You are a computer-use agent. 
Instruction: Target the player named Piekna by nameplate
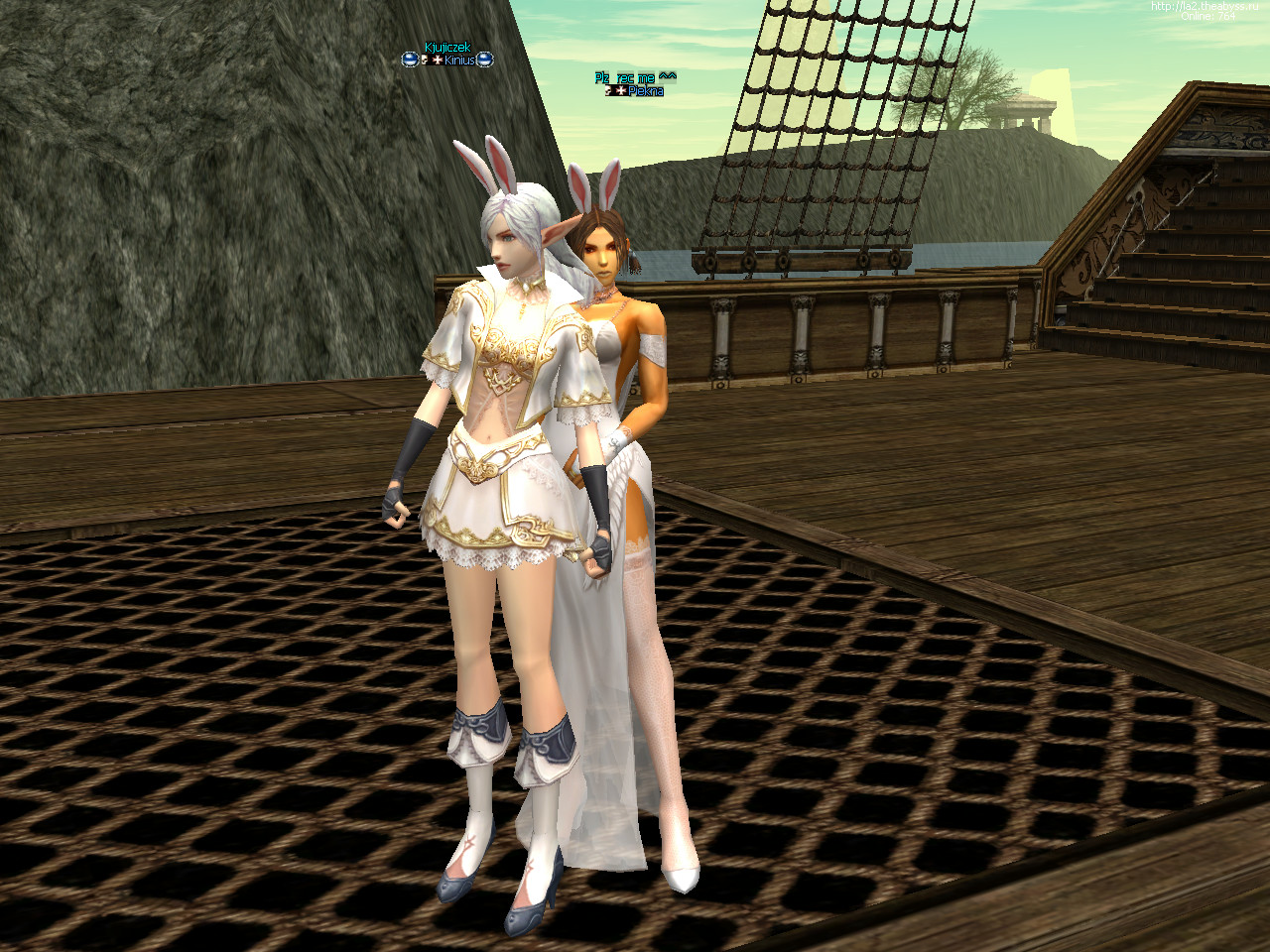646,91
